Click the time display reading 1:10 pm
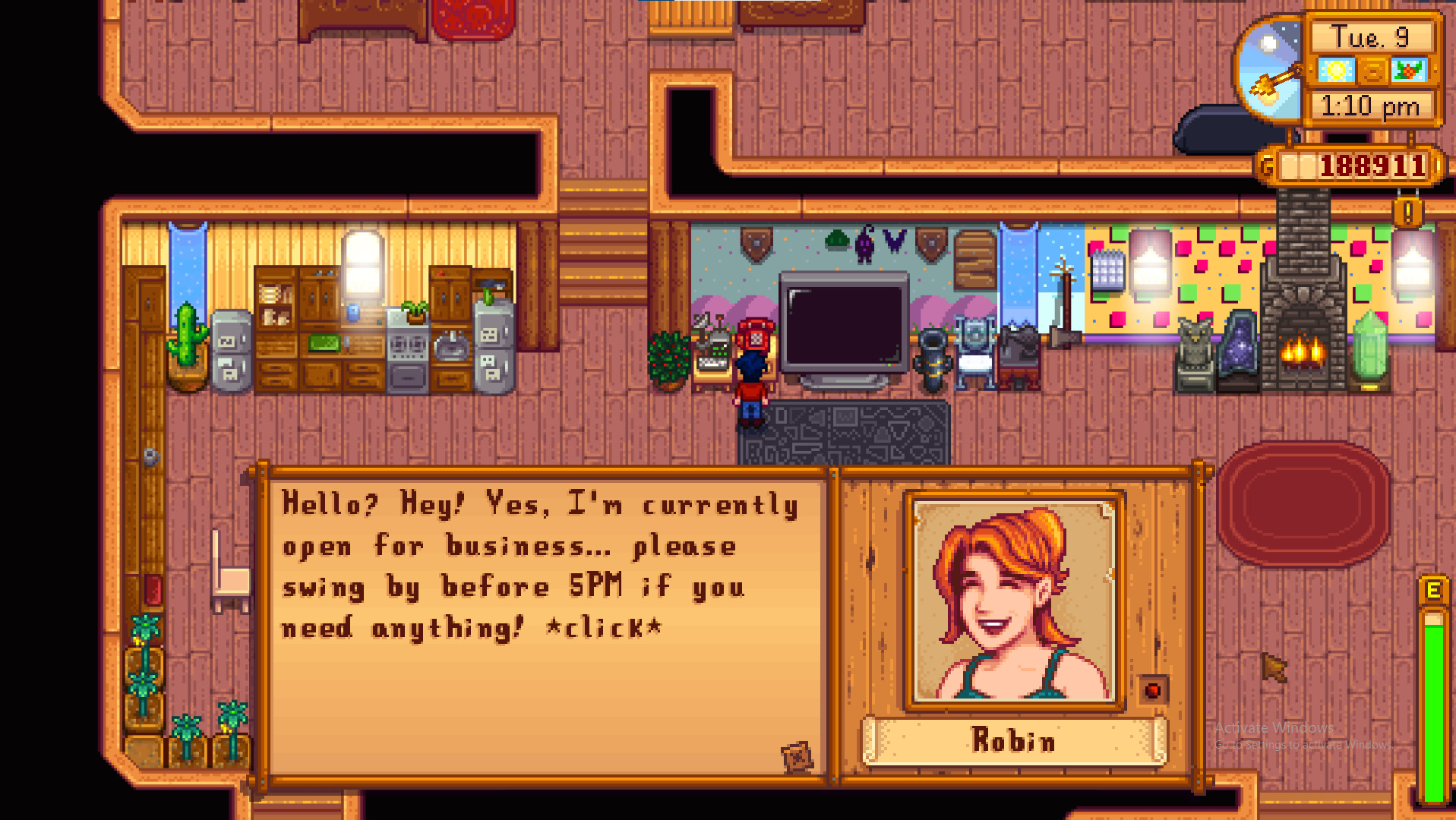 (x=1371, y=106)
